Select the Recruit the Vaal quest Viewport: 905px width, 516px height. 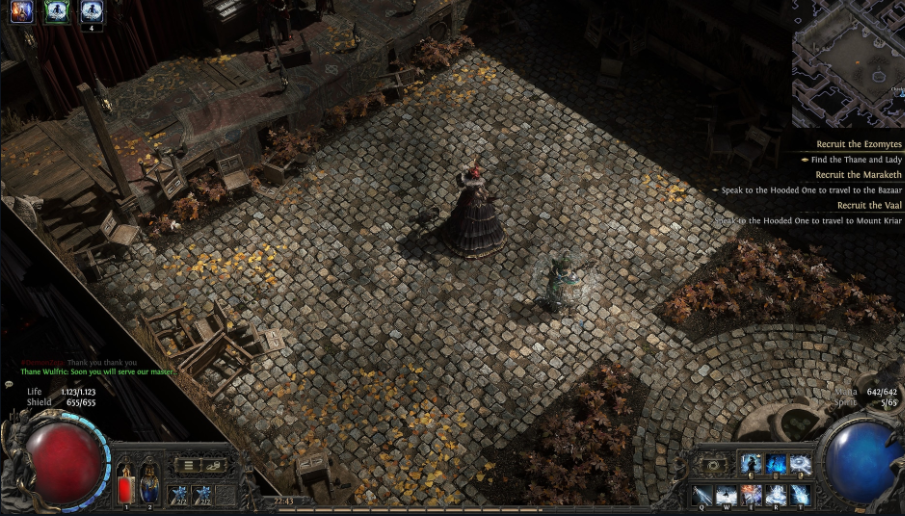tap(868, 205)
